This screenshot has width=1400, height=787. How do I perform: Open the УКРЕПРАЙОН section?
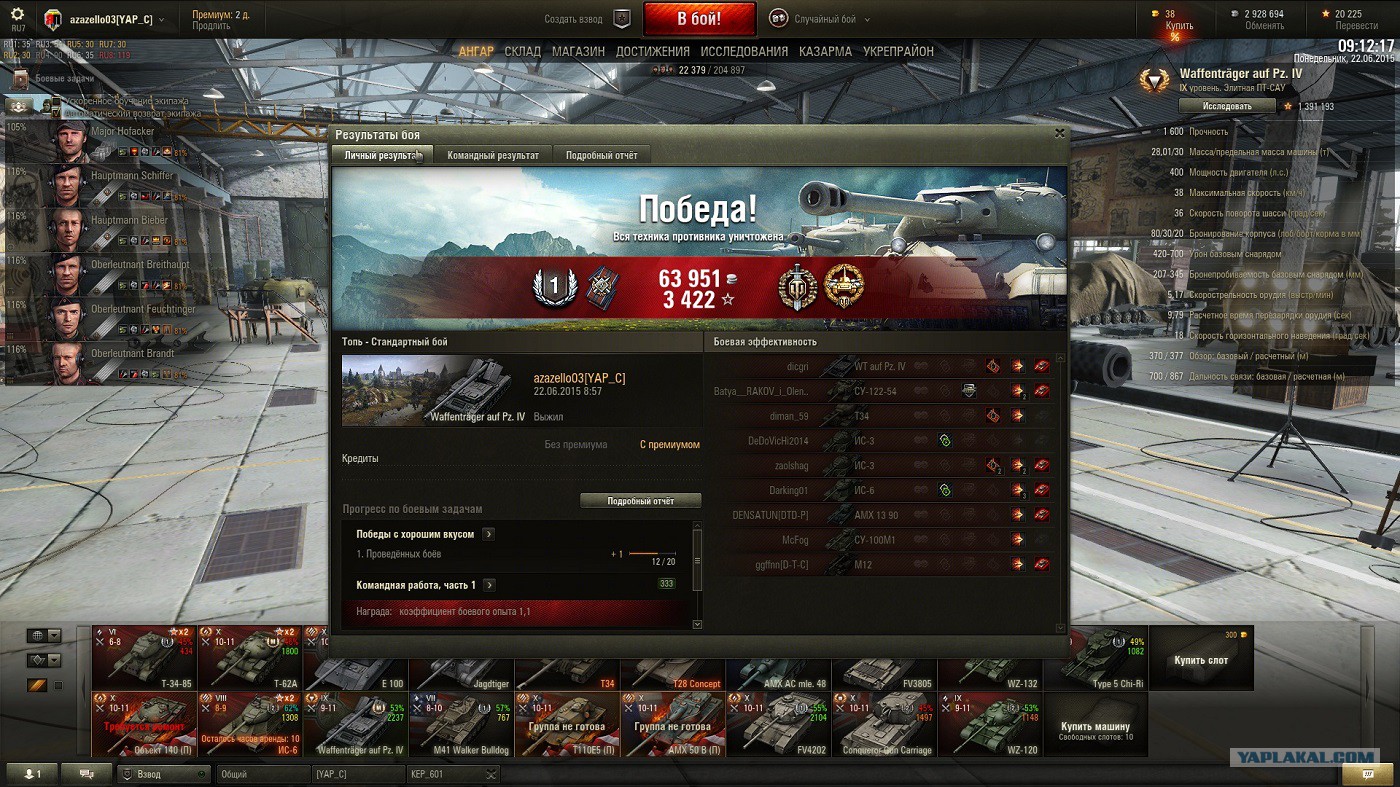point(898,51)
